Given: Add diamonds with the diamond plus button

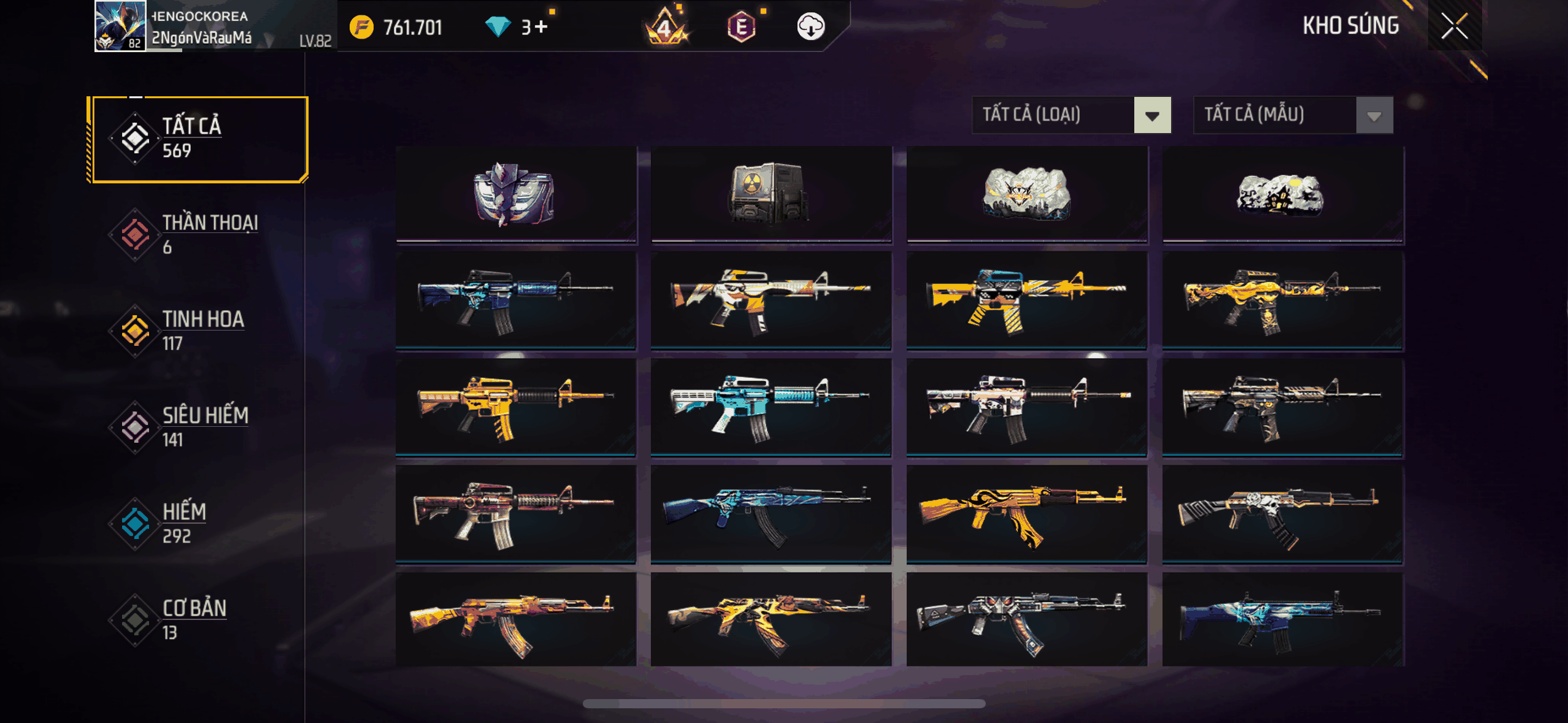Looking at the screenshot, I should tap(540, 27).
